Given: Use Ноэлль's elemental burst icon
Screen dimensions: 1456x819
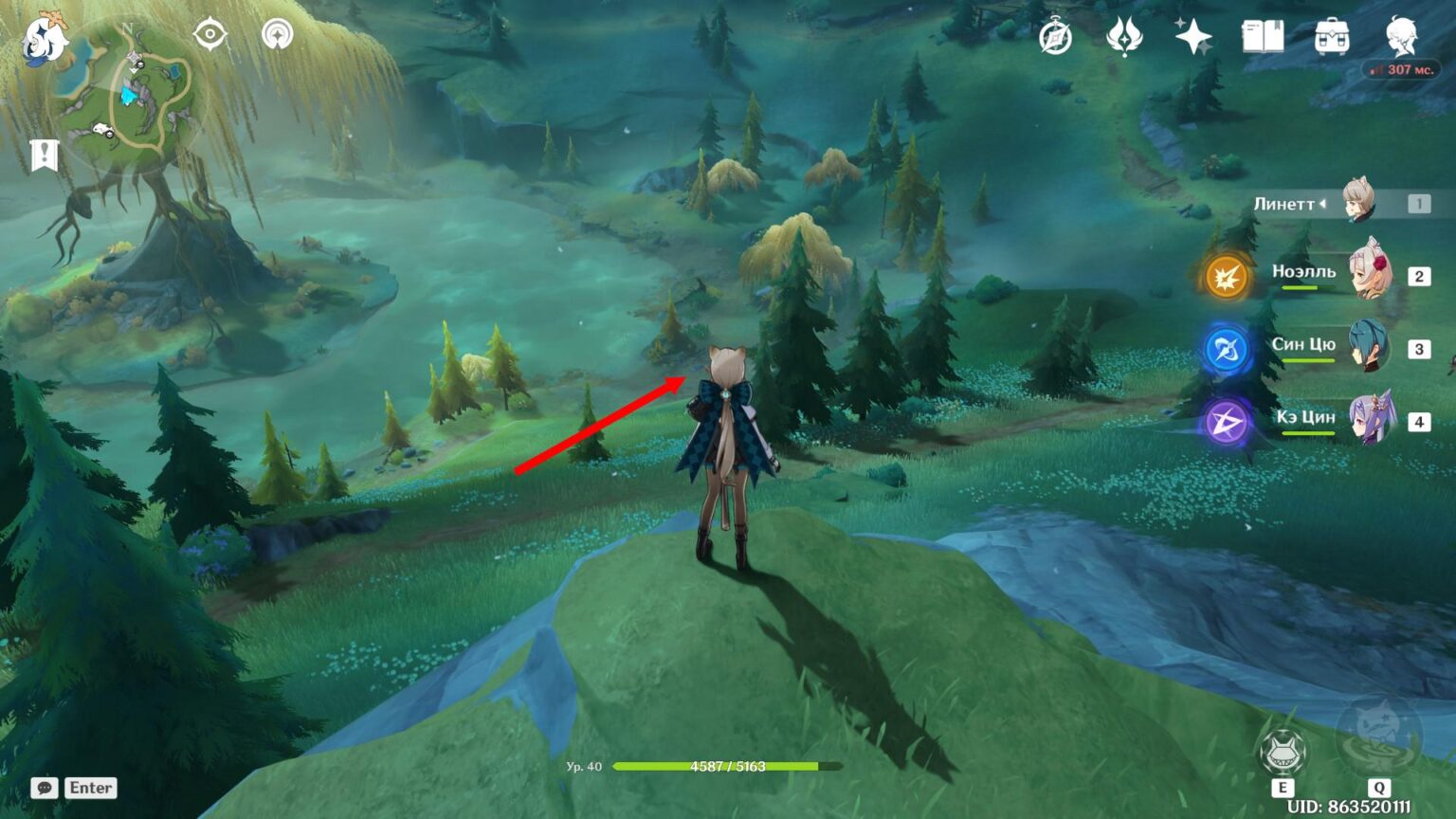Looking at the screenshot, I should tap(1226, 278).
